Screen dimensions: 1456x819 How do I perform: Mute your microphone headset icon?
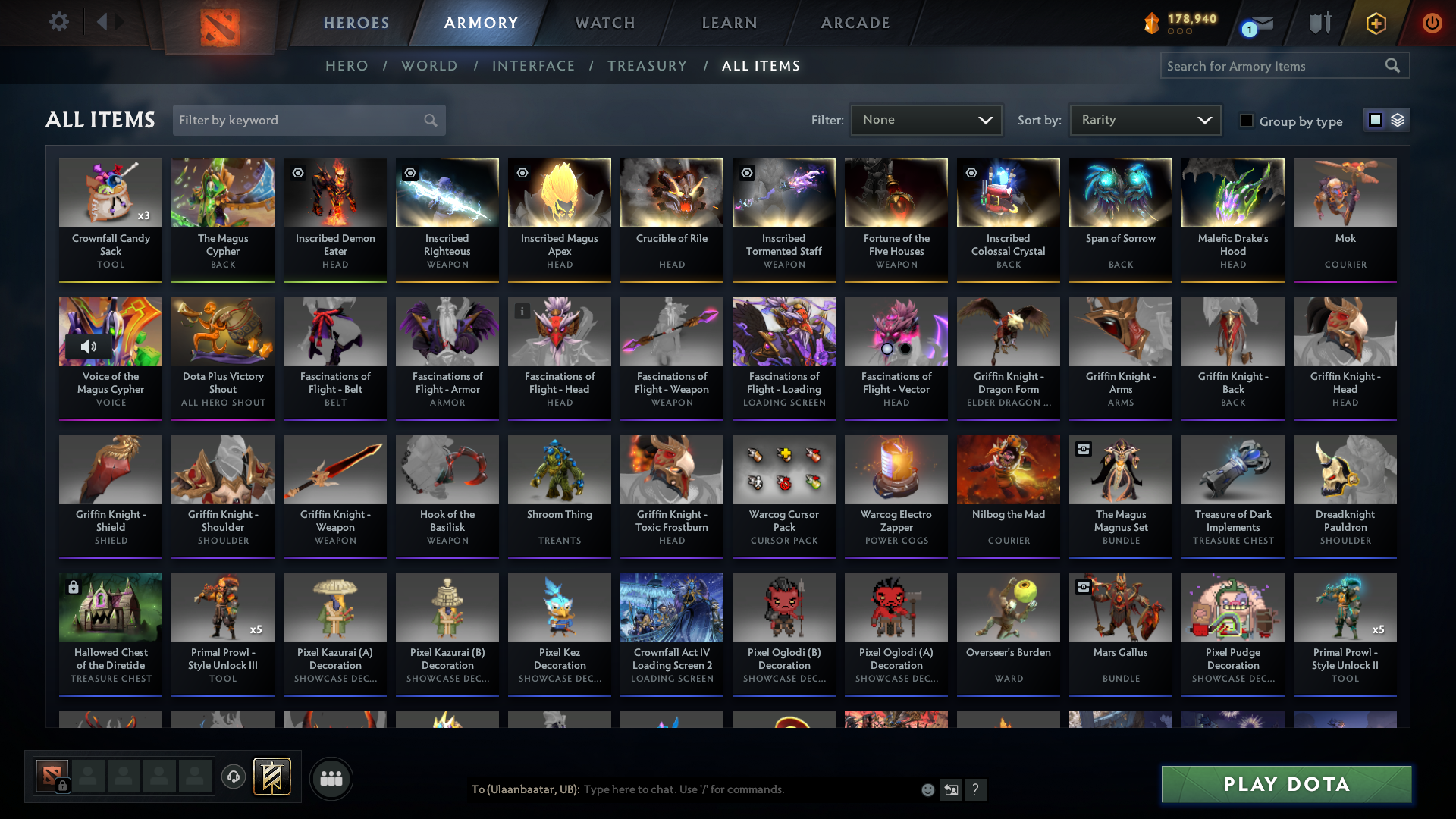tap(233, 777)
